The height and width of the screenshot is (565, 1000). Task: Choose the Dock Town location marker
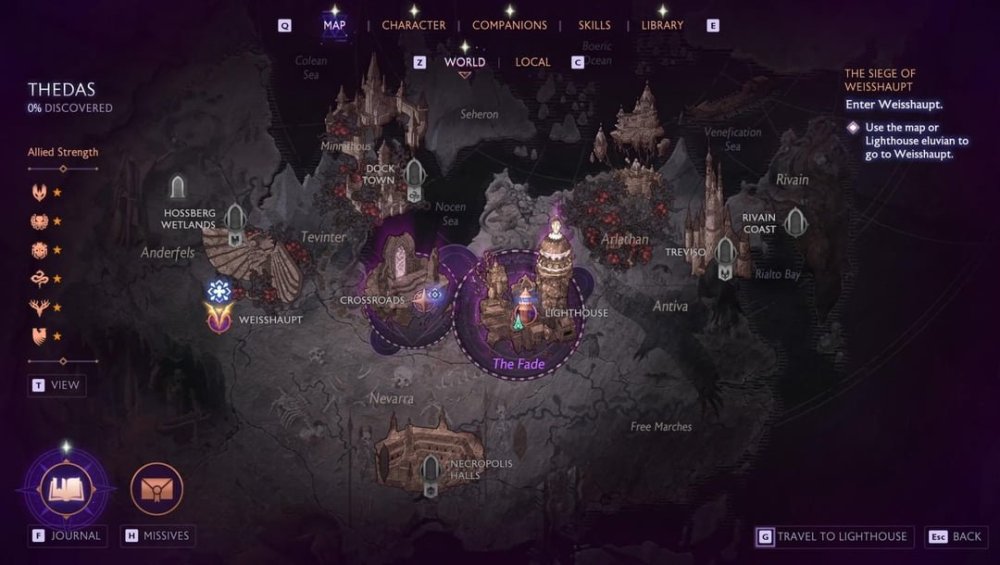[415, 176]
